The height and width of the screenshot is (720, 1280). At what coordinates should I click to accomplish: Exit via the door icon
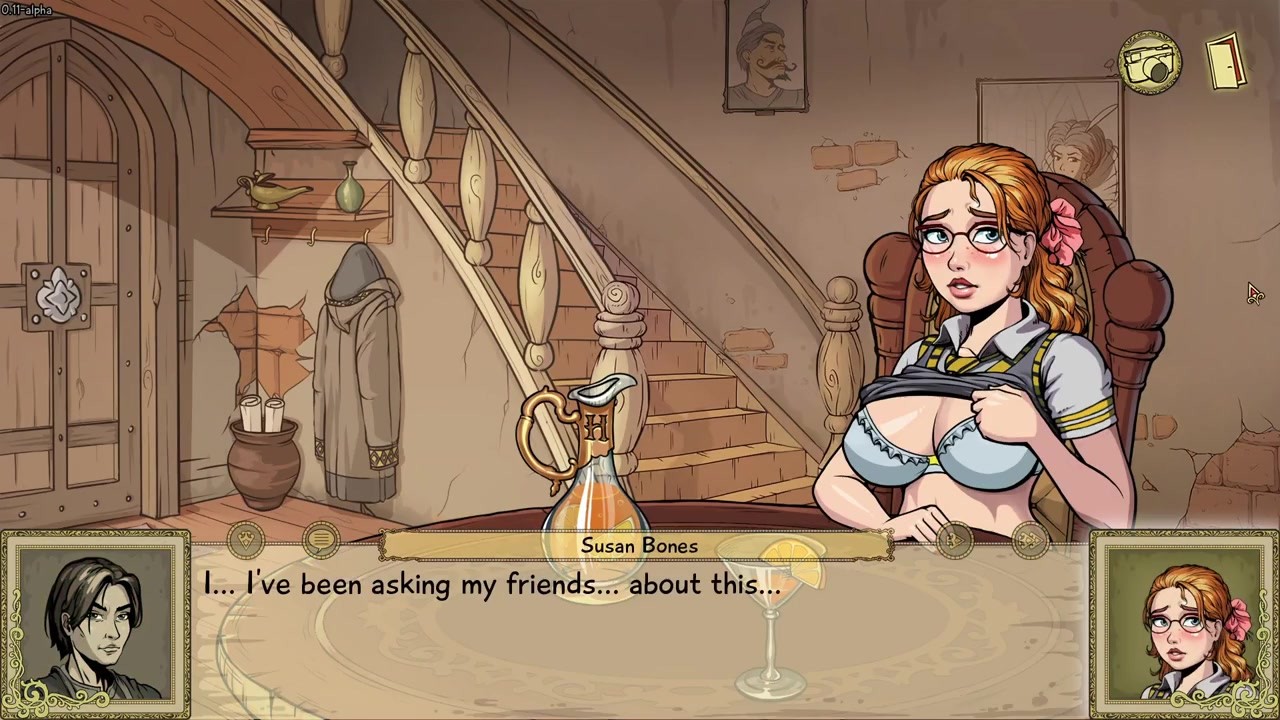pos(1226,62)
